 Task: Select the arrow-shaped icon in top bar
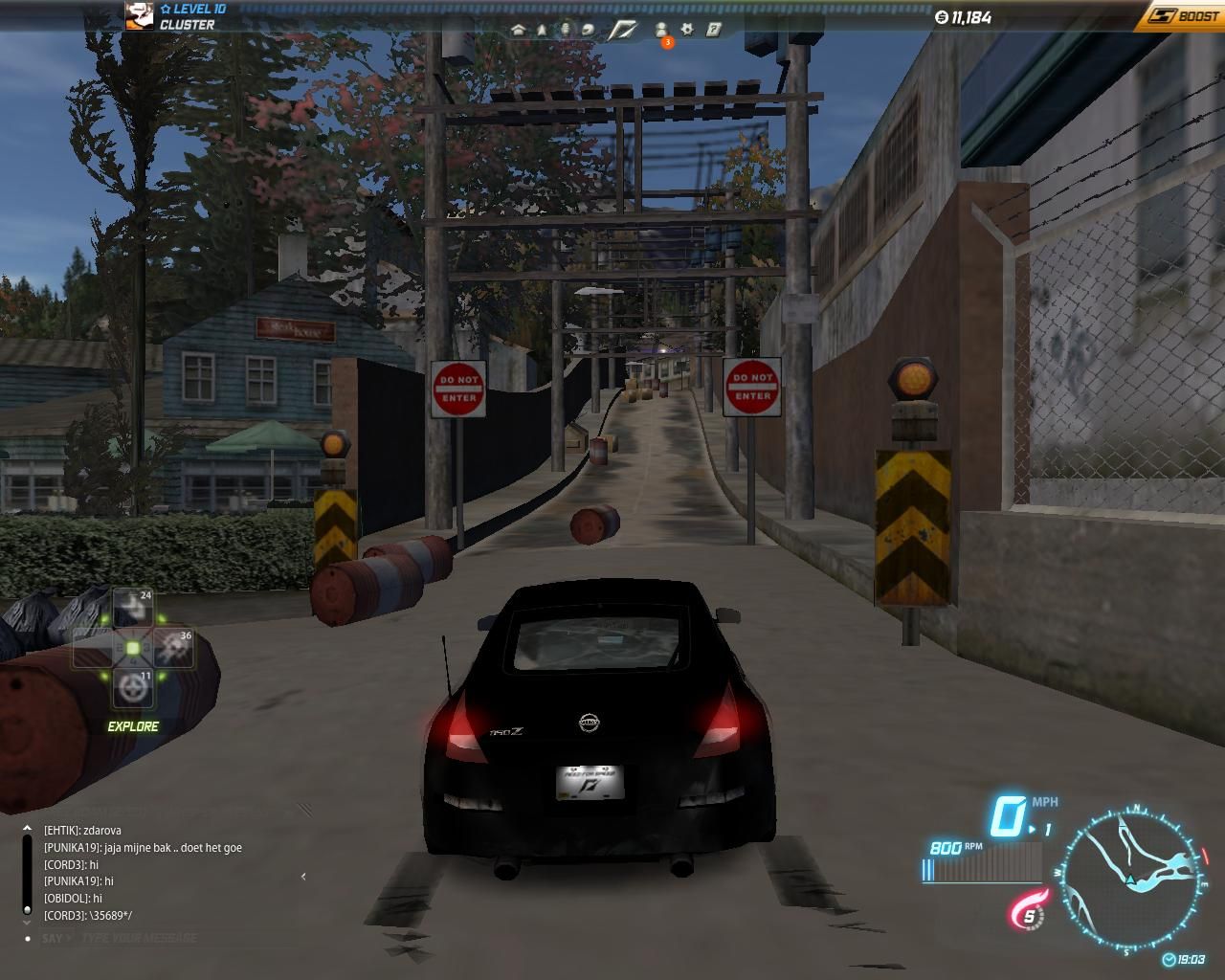pyautogui.click(x=542, y=30)
